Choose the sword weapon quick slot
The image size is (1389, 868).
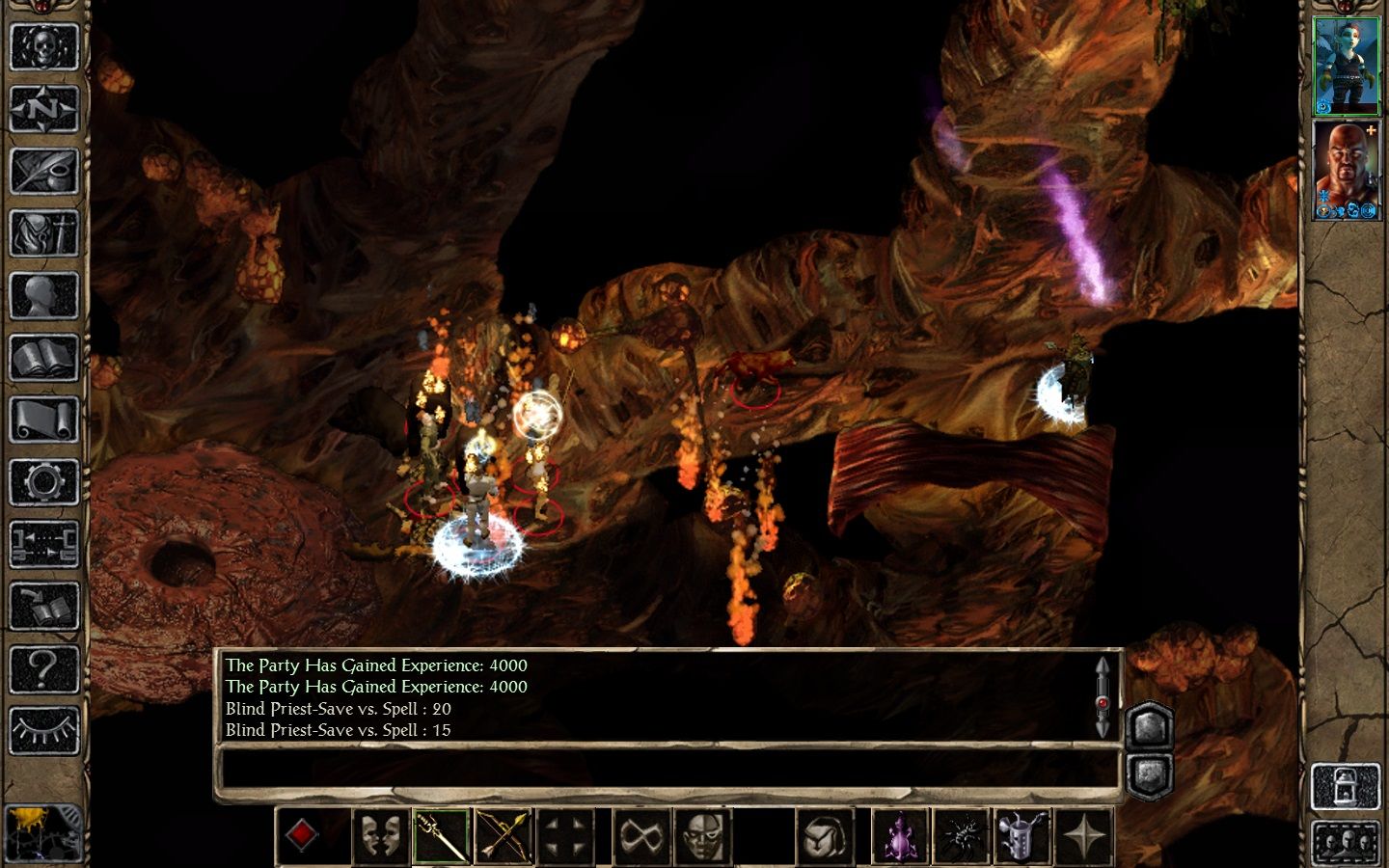441,835
